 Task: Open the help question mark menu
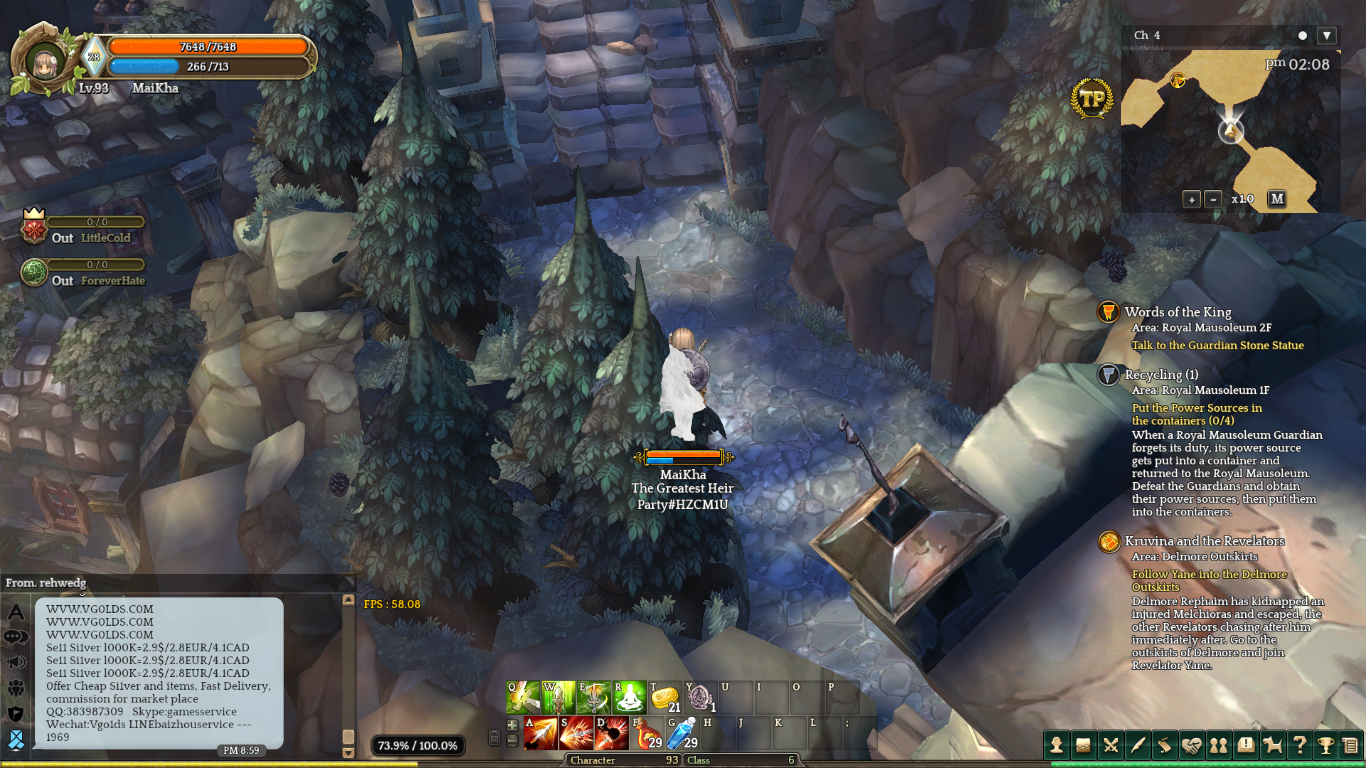pos(1300,745)
